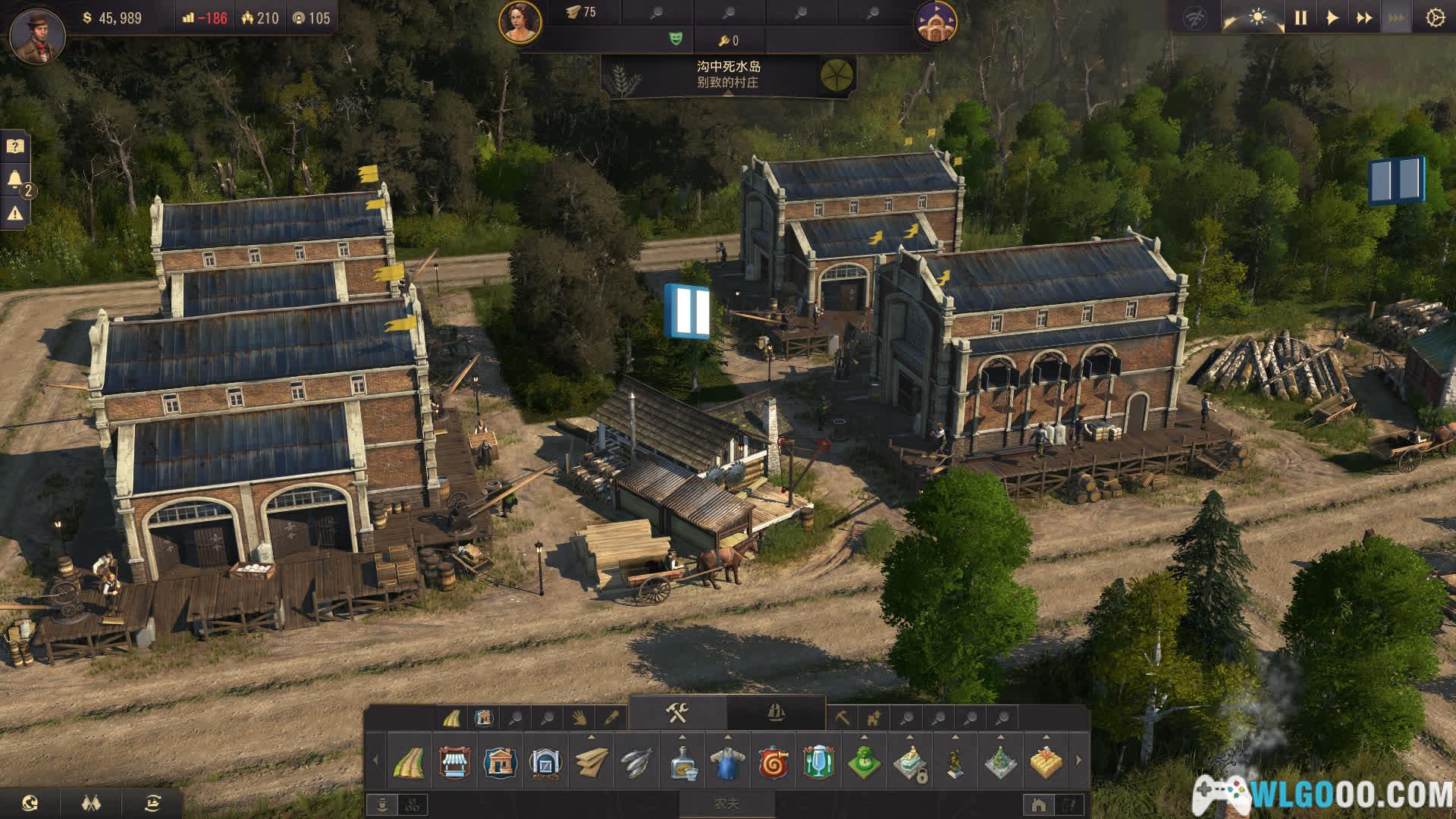Show next build menu items arrow

[1079, 760]
